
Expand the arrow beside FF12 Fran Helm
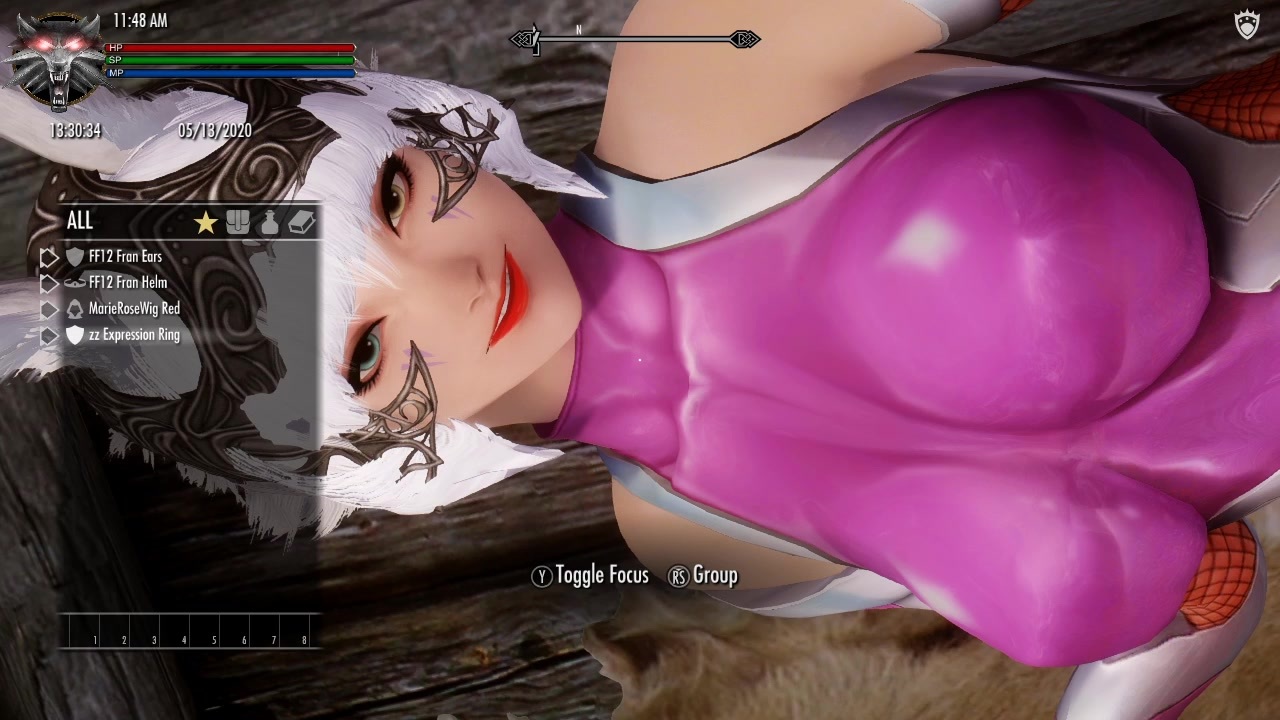click(48, 283)
